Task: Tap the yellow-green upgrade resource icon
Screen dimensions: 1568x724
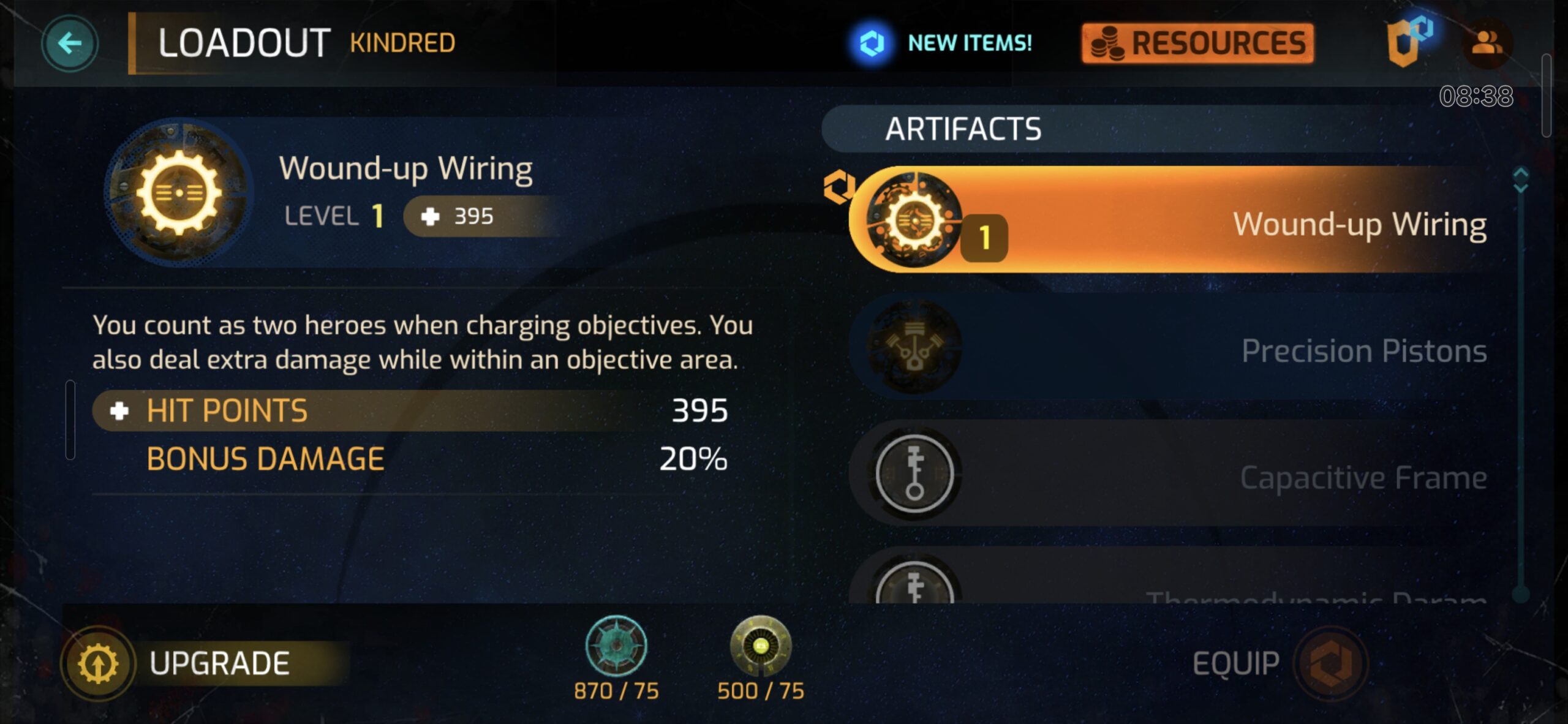Action: coord(761,646)
